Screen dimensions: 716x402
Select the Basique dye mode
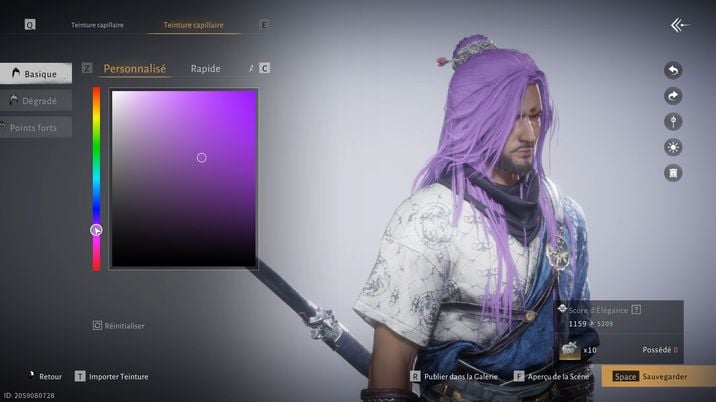[x=36, y=73]
